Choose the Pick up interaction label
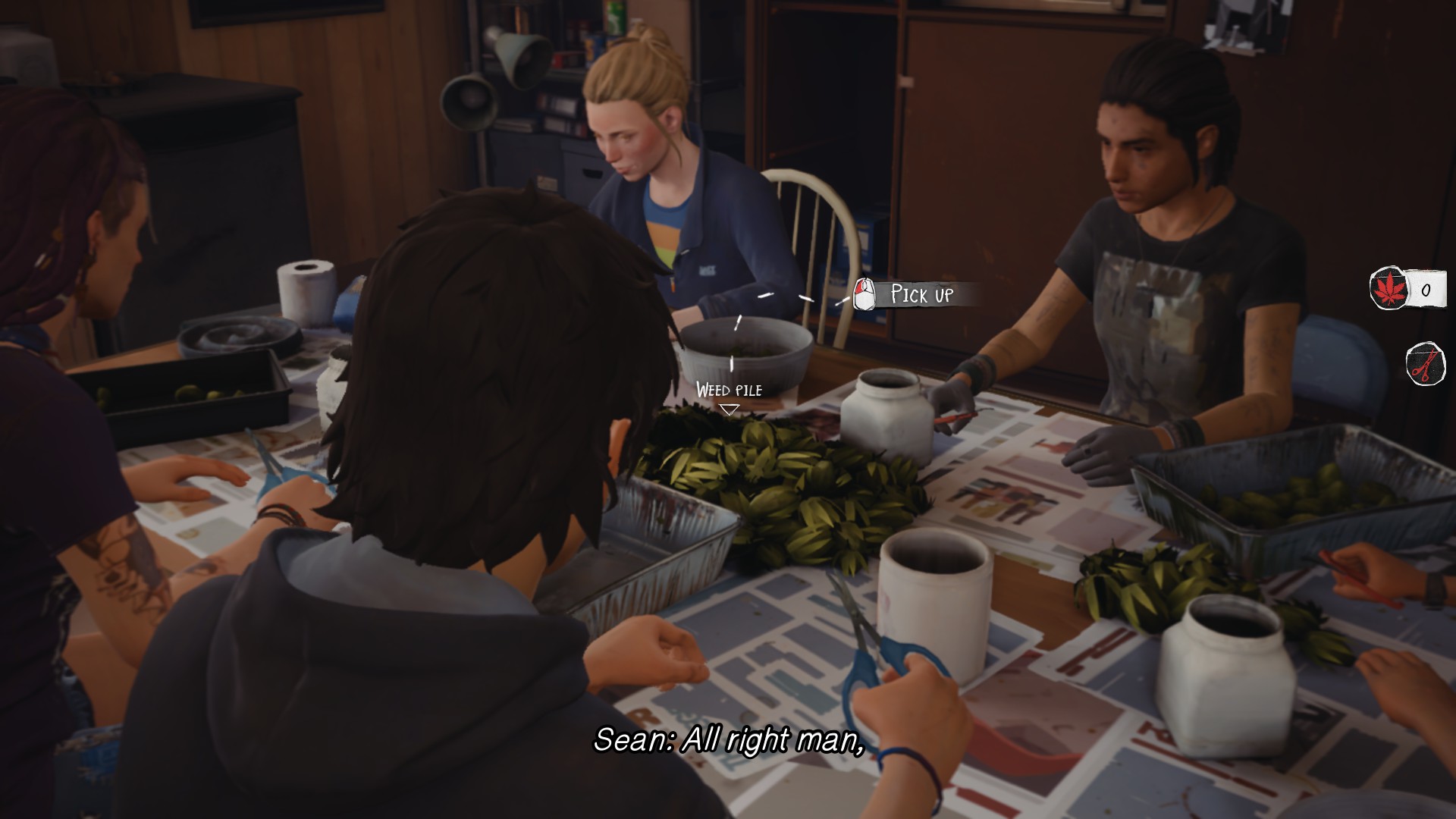 click(921, 294)
